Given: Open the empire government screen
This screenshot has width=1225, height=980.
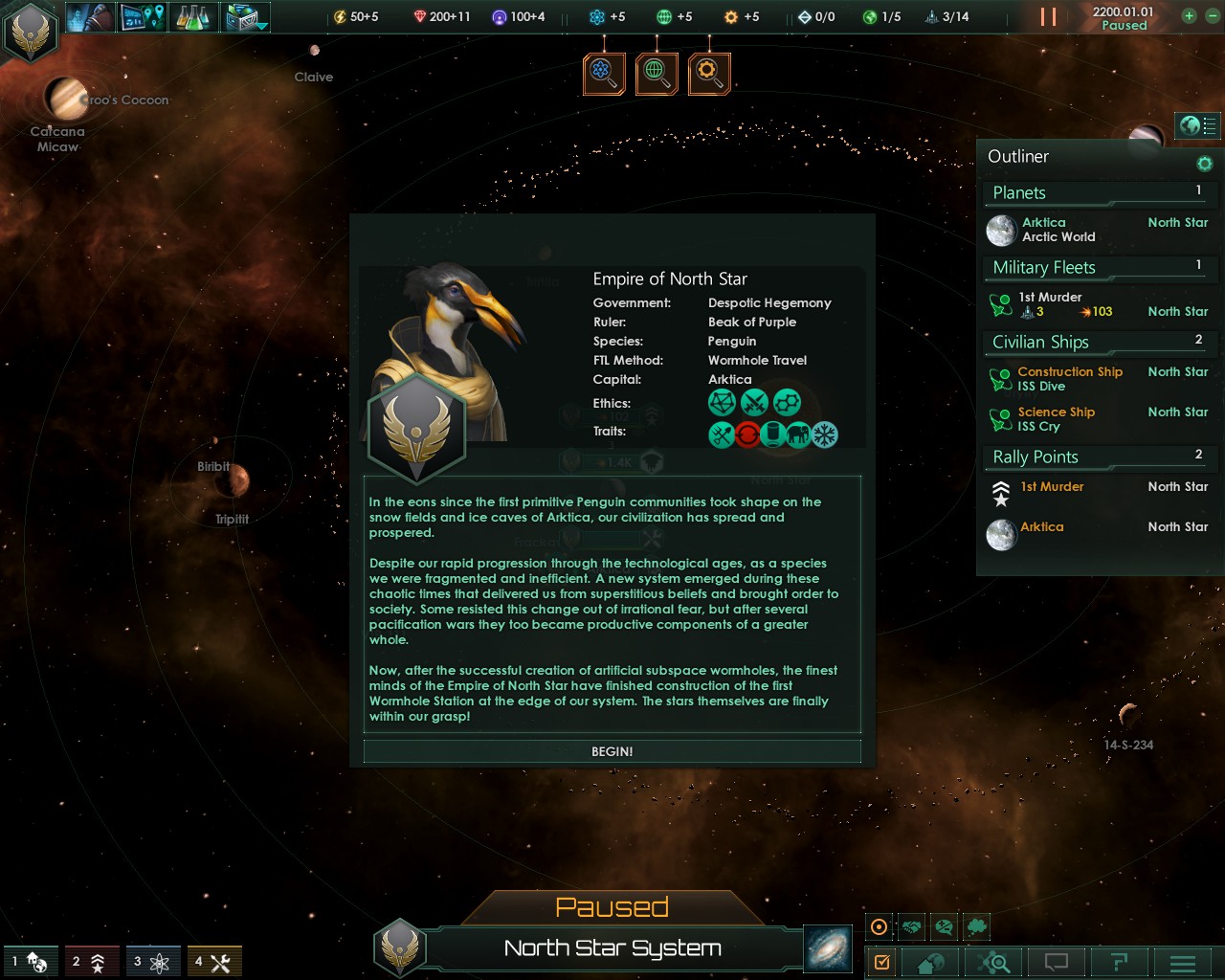Looking at the screenshot, I should coord(91,16).
